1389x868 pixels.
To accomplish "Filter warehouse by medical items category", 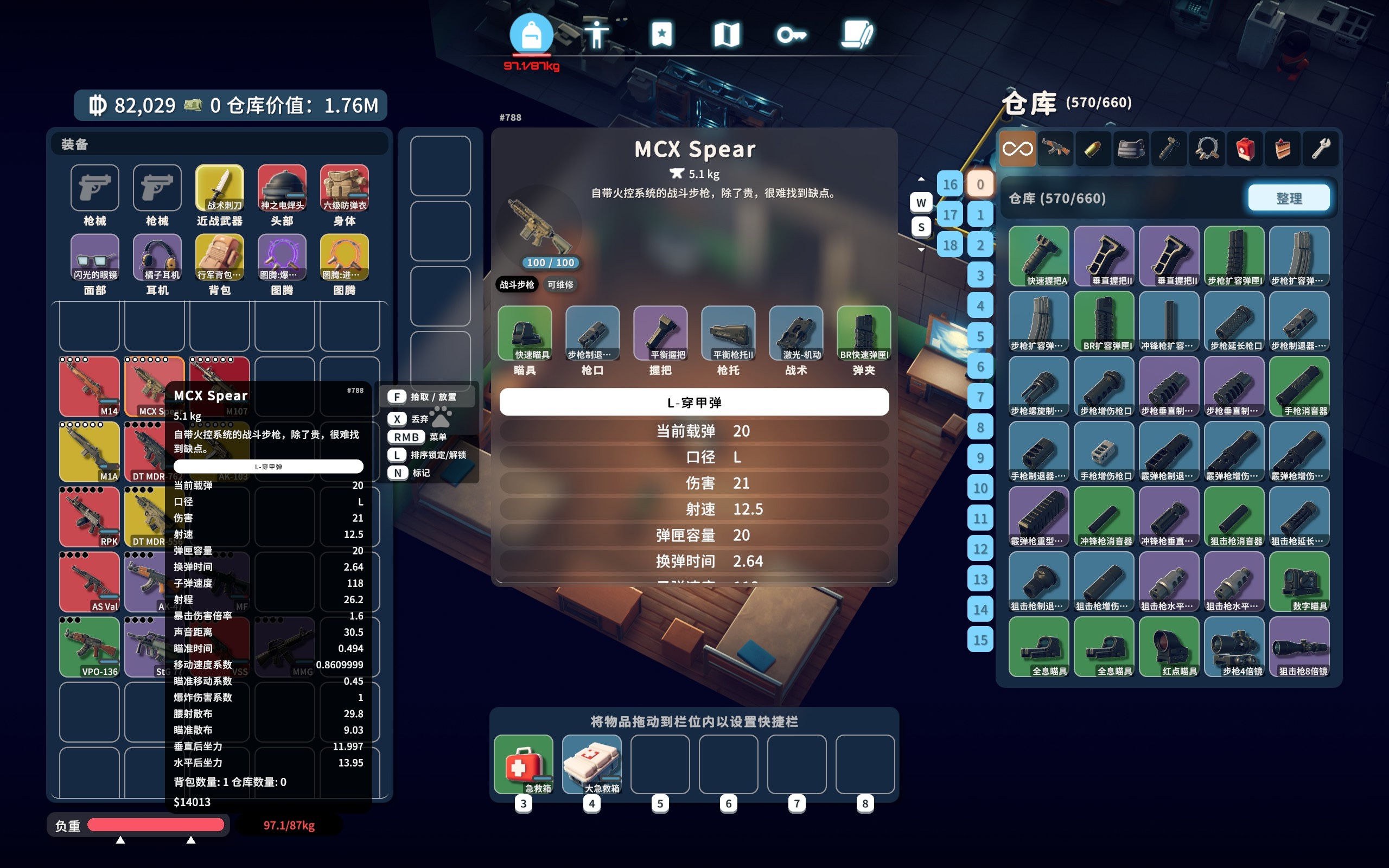I will (1244, 149).
